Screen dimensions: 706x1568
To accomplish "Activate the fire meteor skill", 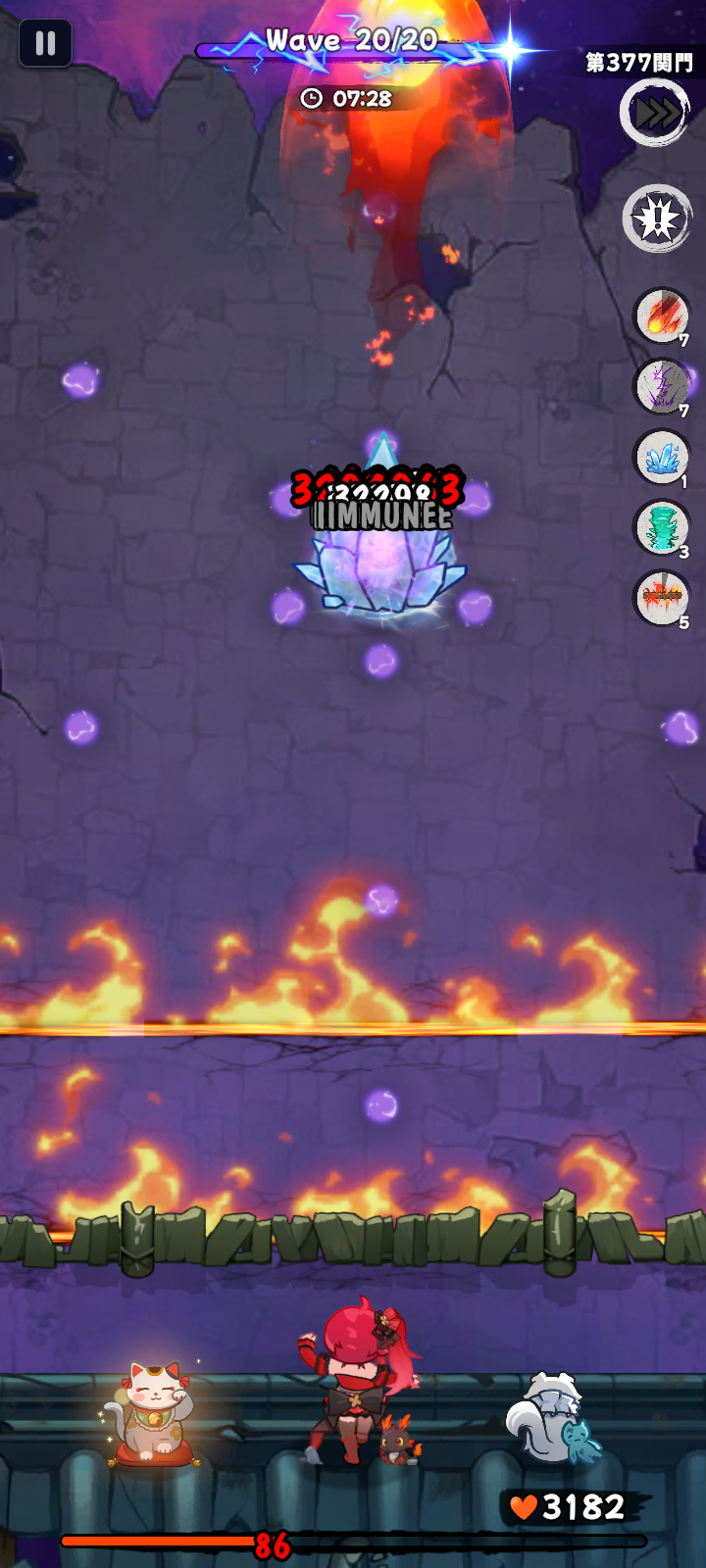I will (x=662, y=316).
